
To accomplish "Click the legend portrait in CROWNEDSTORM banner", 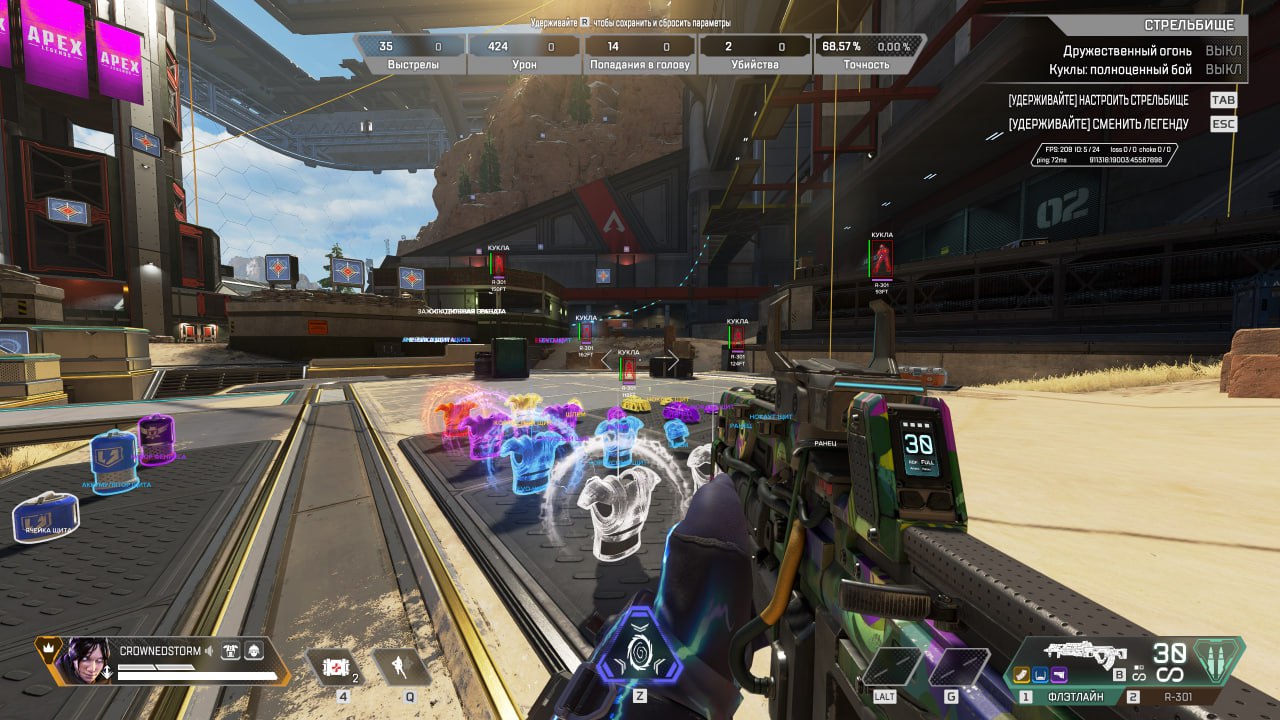I will pos(88,662).
